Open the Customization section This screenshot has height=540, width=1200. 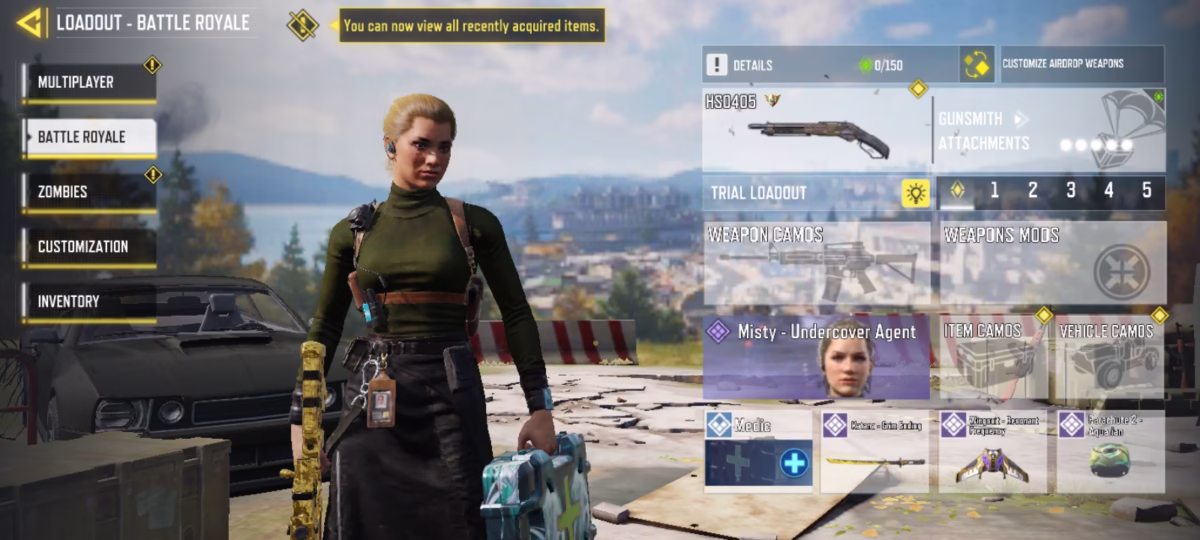click(x=90, y=247)
